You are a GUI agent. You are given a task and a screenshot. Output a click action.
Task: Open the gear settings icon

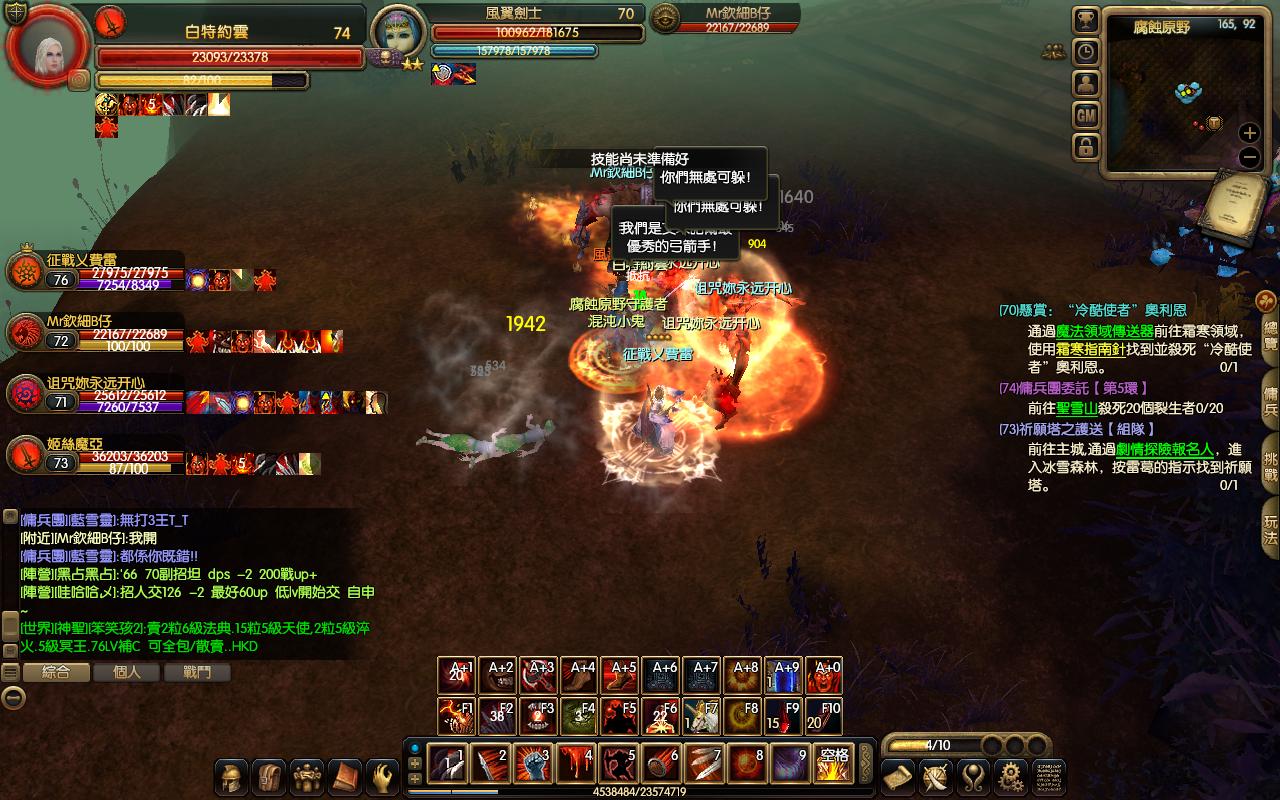coord(1010,776)
